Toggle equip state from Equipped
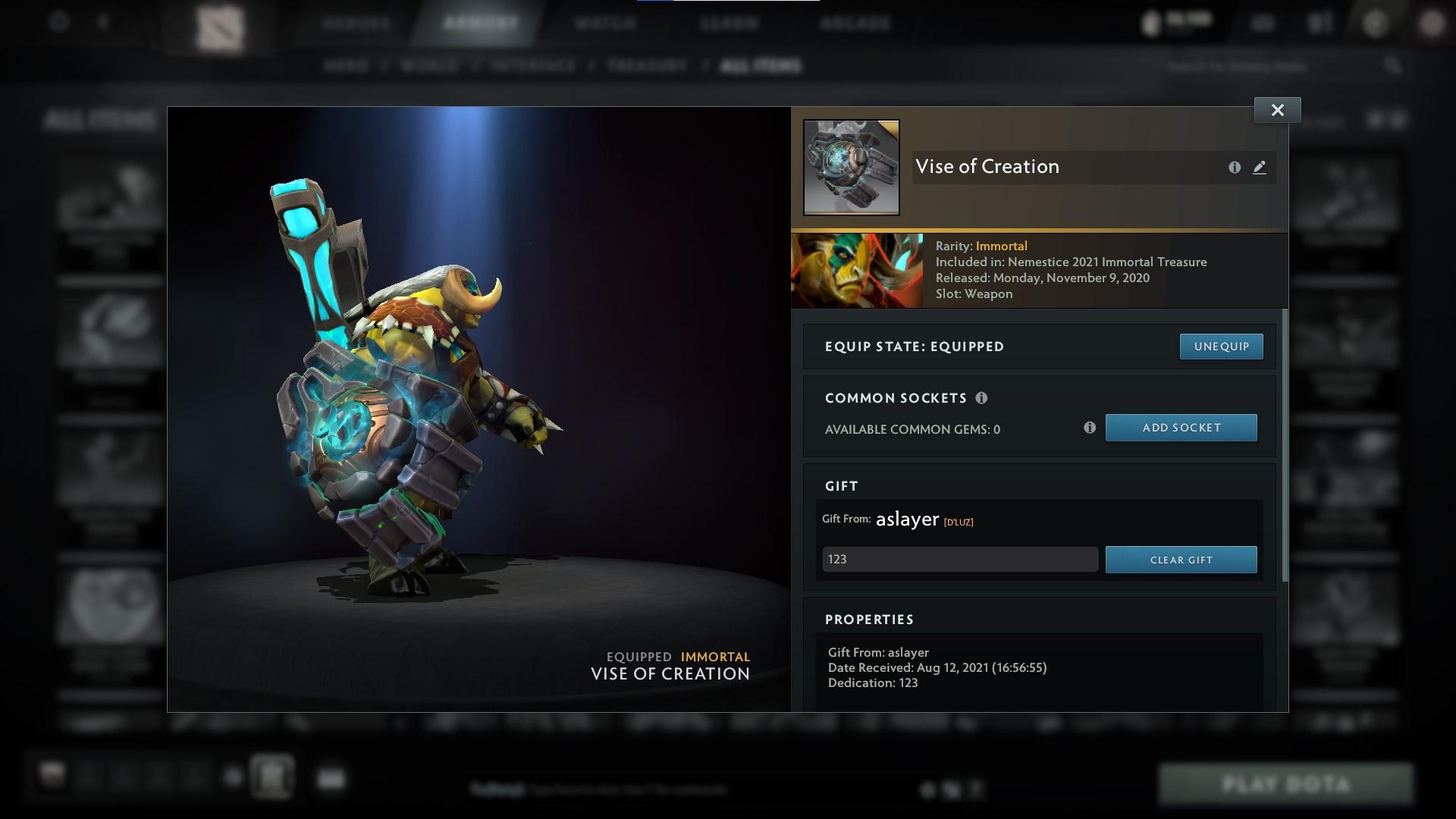Image resolution: width=1456 pixels, height=819 pixels. click(x=1221, y=347)
